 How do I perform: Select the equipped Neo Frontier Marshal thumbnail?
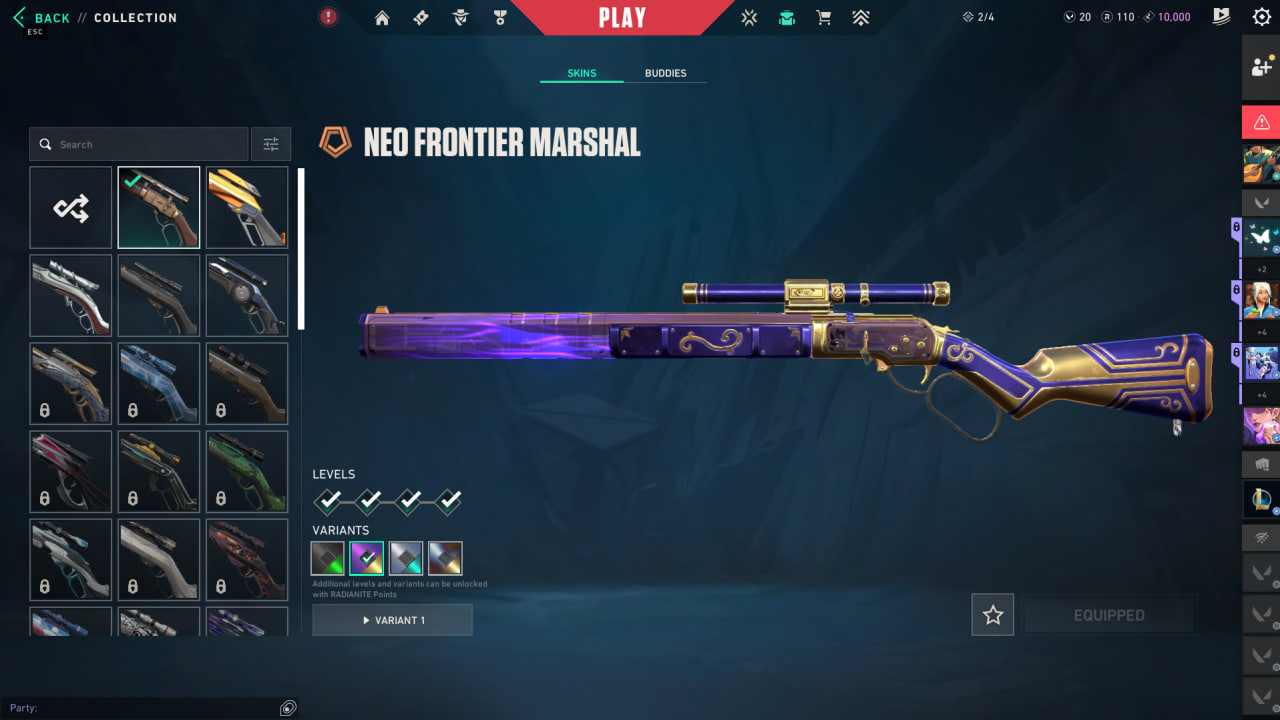pyautogui.click(x=159, y=208)
